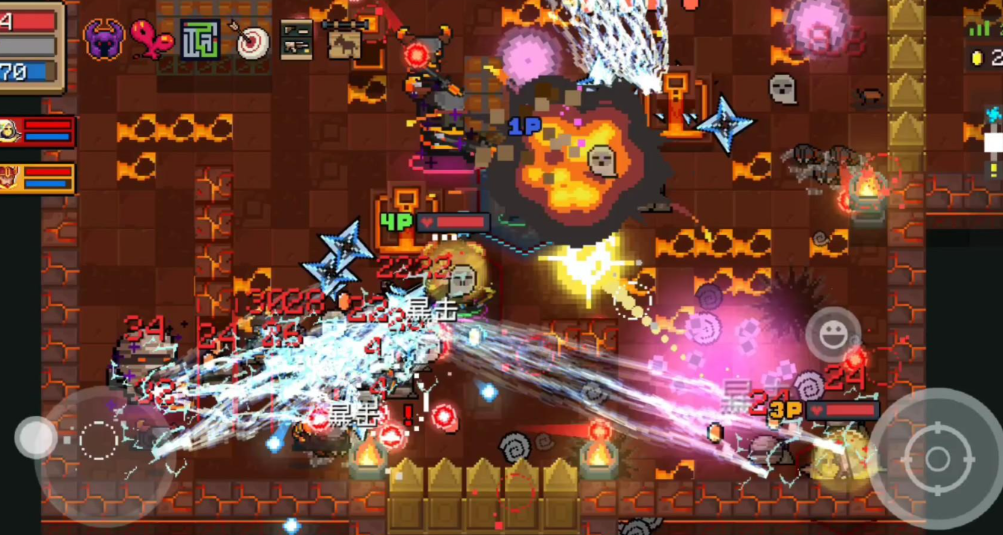Tap the green maze buff icon

[x=200, y=40]
